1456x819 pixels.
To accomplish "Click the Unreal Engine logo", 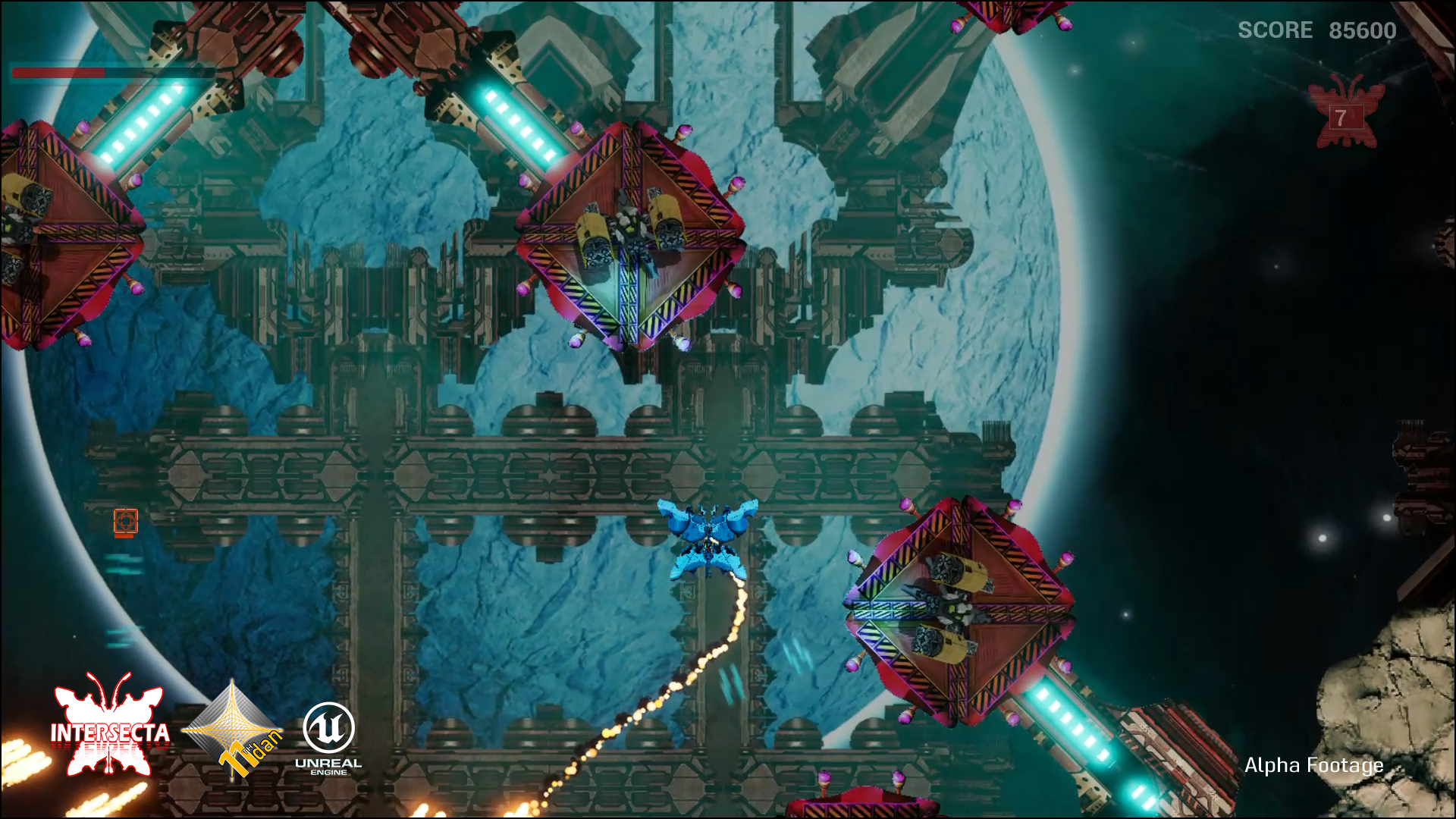I will tap(328, 738).
